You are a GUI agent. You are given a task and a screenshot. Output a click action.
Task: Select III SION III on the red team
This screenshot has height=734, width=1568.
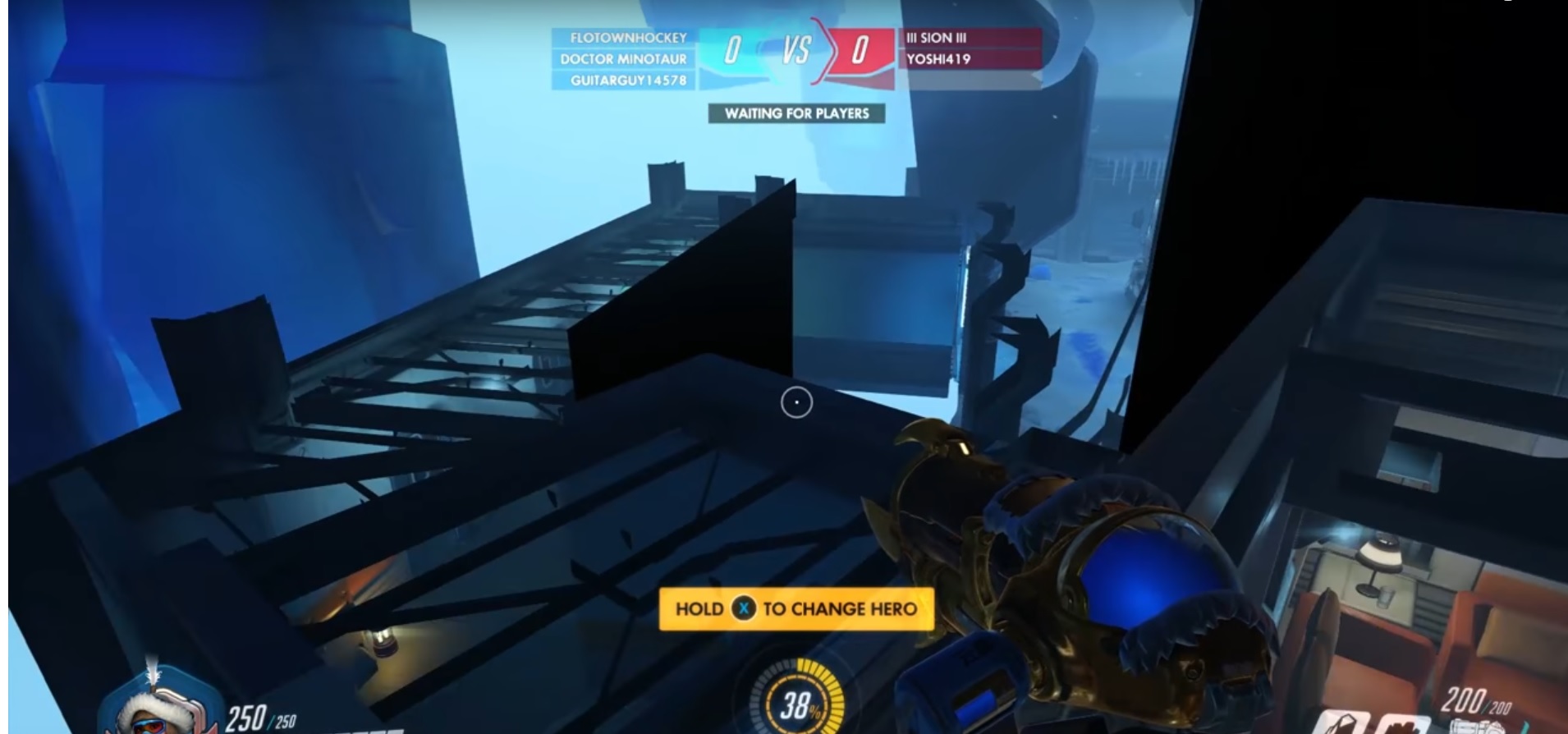click(x=937, y=38)
